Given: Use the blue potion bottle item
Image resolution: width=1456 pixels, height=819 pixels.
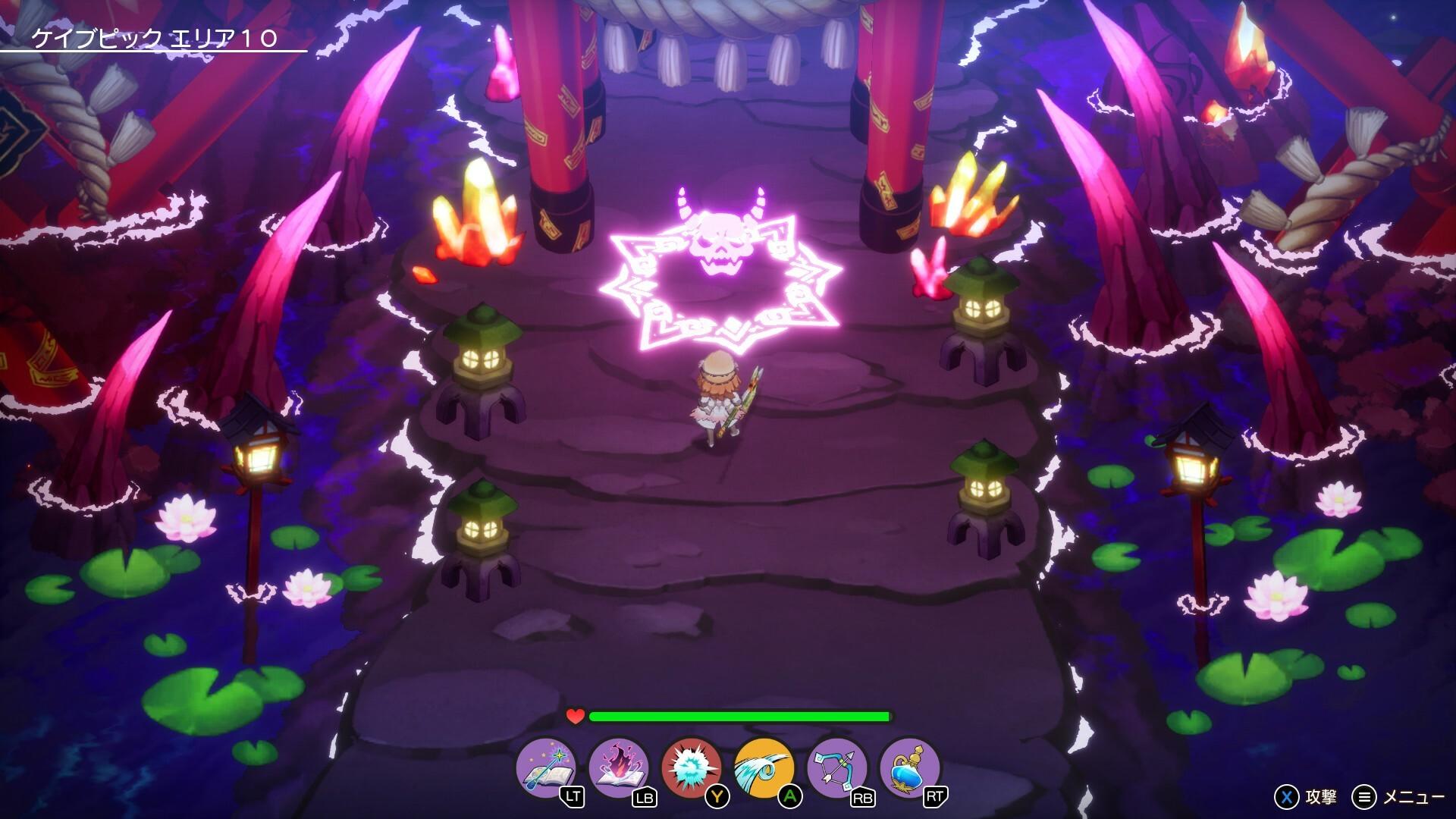Looking at the screenshot, I should [909, 767].
